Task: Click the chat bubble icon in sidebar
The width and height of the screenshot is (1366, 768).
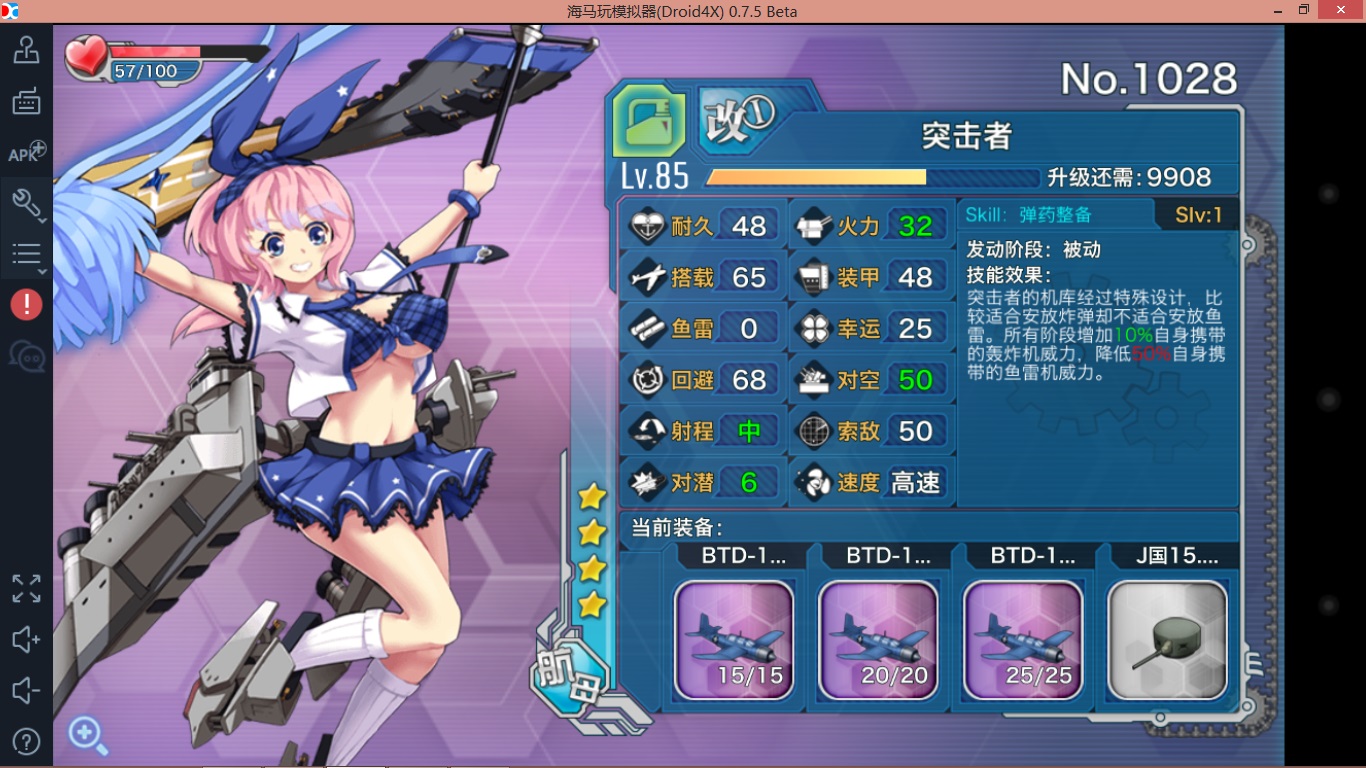Action: pyautogui.click(x=26, y=355)
